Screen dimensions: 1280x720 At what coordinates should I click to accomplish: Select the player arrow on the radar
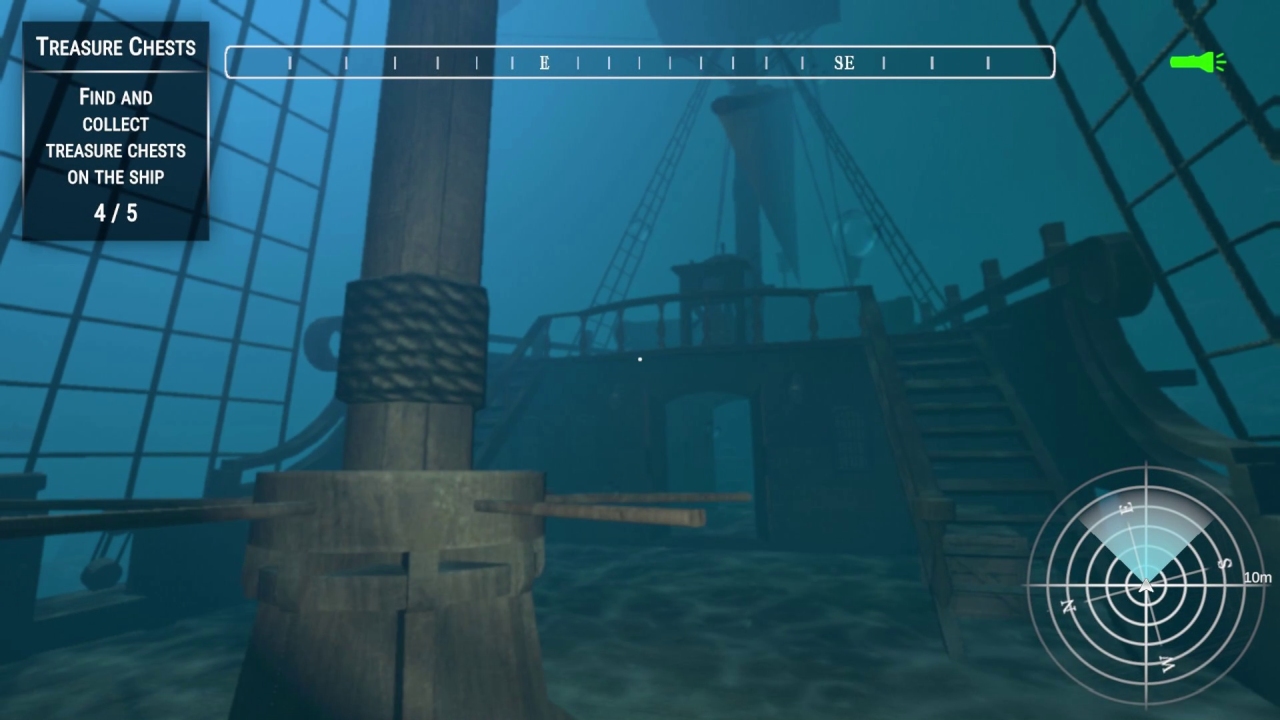pyautogui.click(x=1146, y=584)
